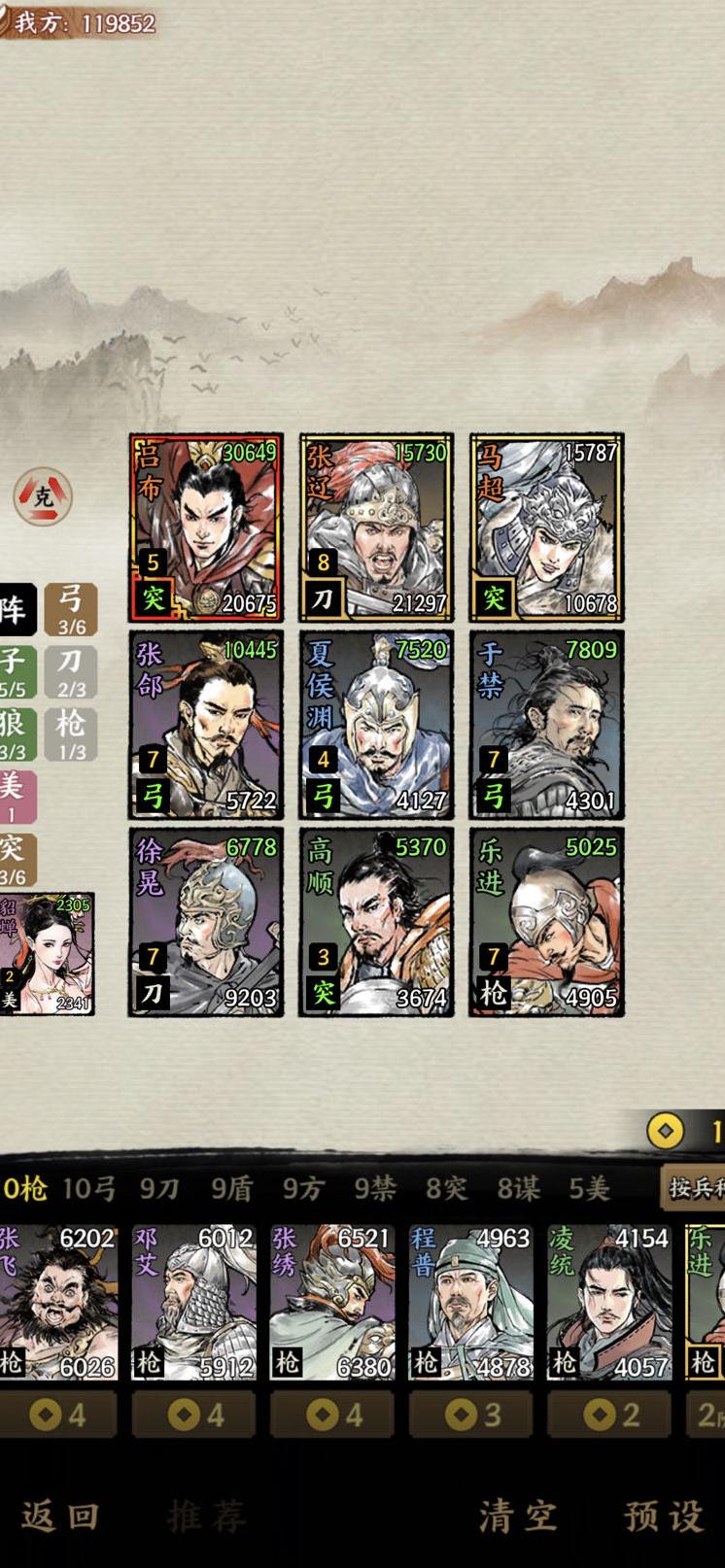The width and height of the screenshot is (725, 1568).
Task: Click the 夏侯渊 hero card
Action: point(376,725)
